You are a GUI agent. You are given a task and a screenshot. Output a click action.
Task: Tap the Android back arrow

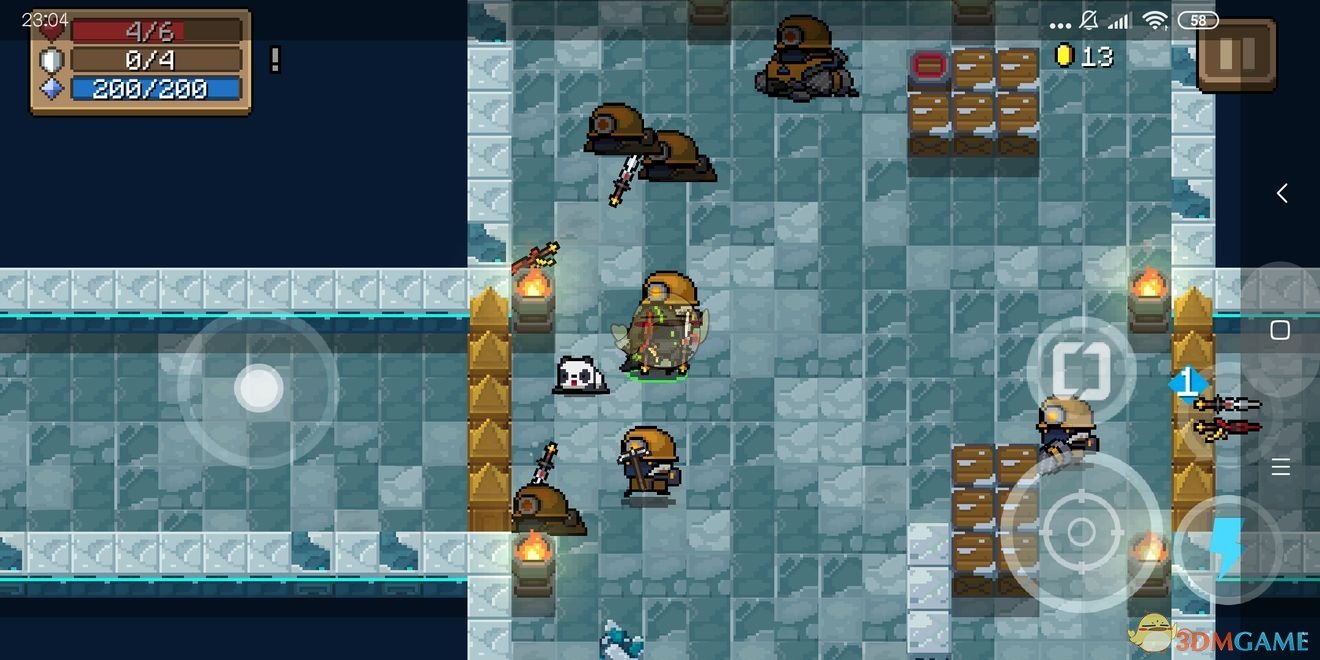(x=1281, y=194)
